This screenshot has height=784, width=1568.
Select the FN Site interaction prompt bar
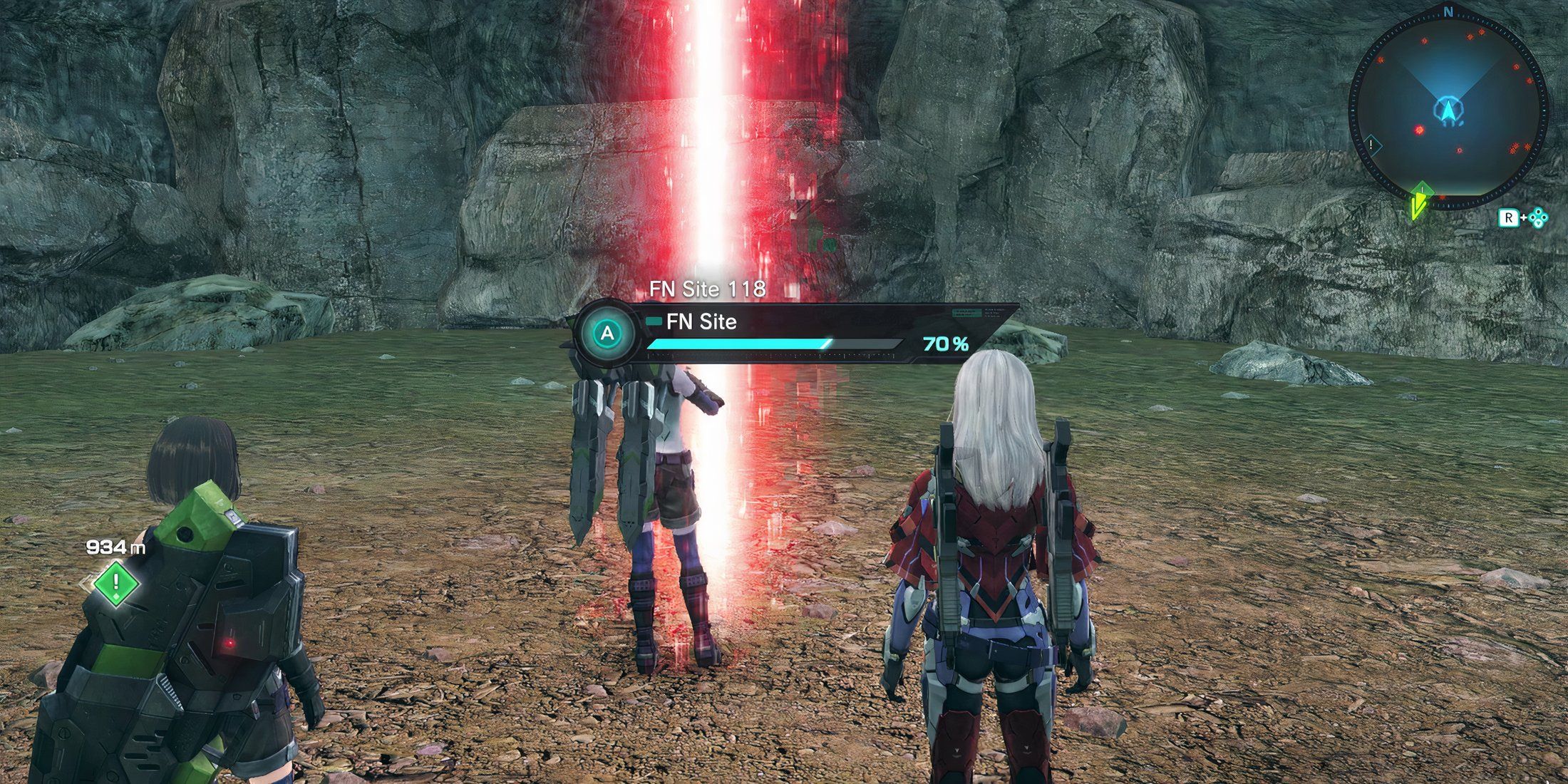tap(791, 334)
